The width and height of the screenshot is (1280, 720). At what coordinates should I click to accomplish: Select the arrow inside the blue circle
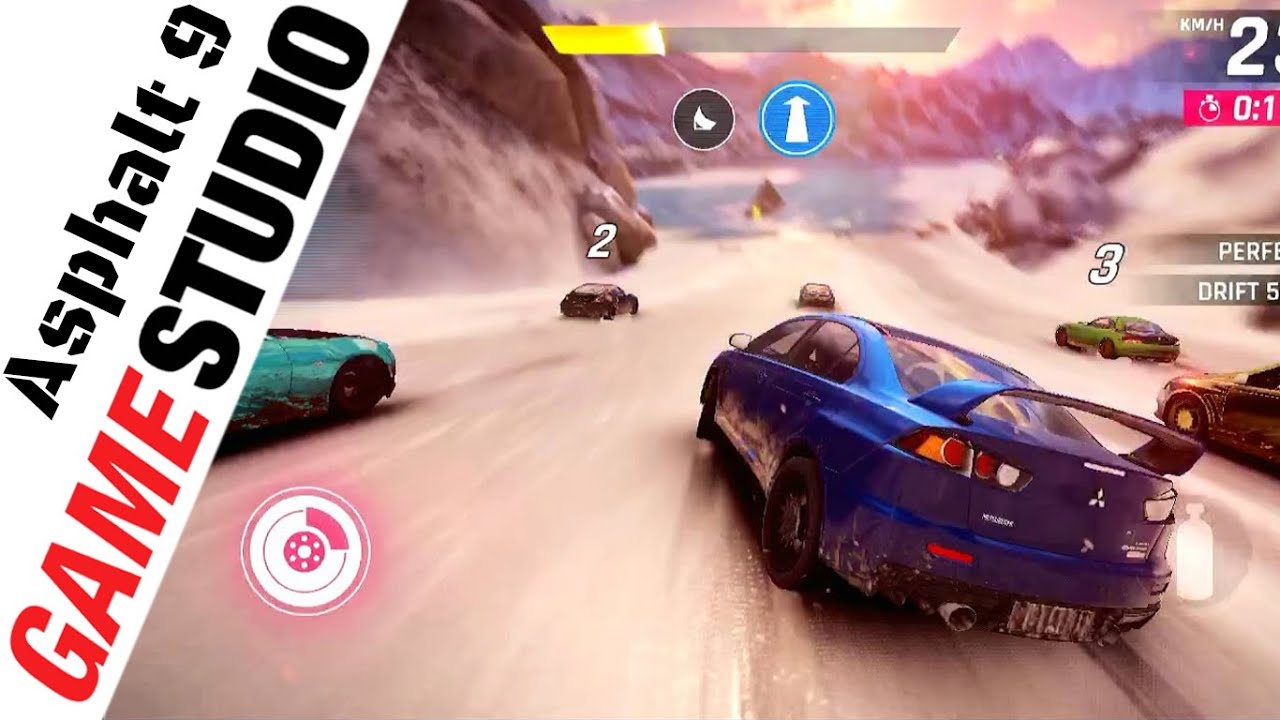pyautogui.click(x=797, y=117)
